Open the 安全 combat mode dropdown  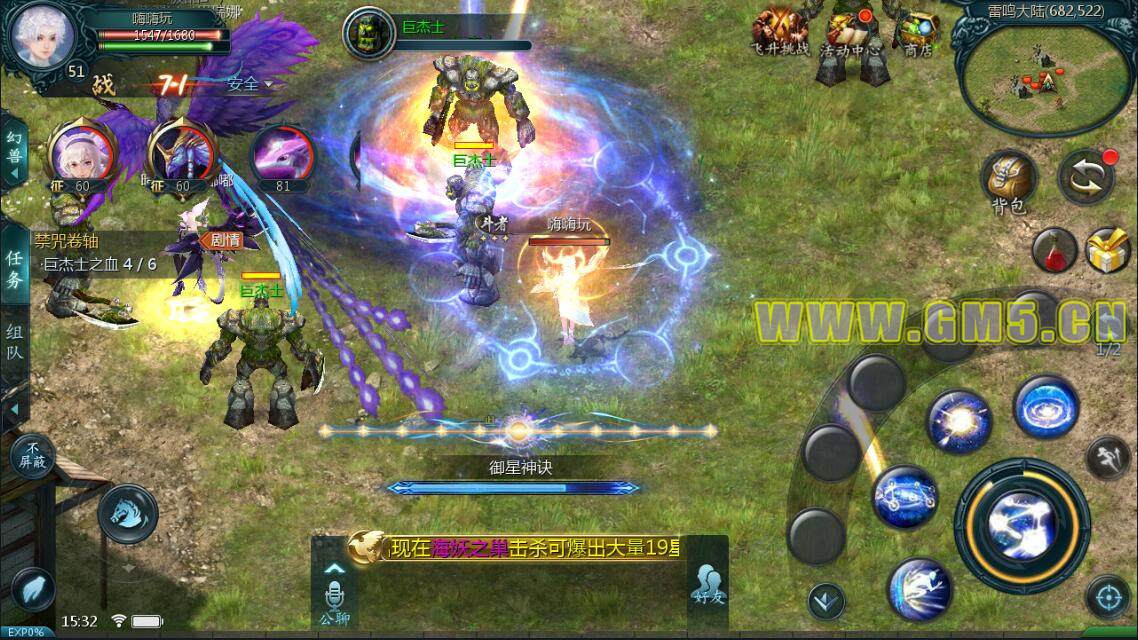pos(248,84)
